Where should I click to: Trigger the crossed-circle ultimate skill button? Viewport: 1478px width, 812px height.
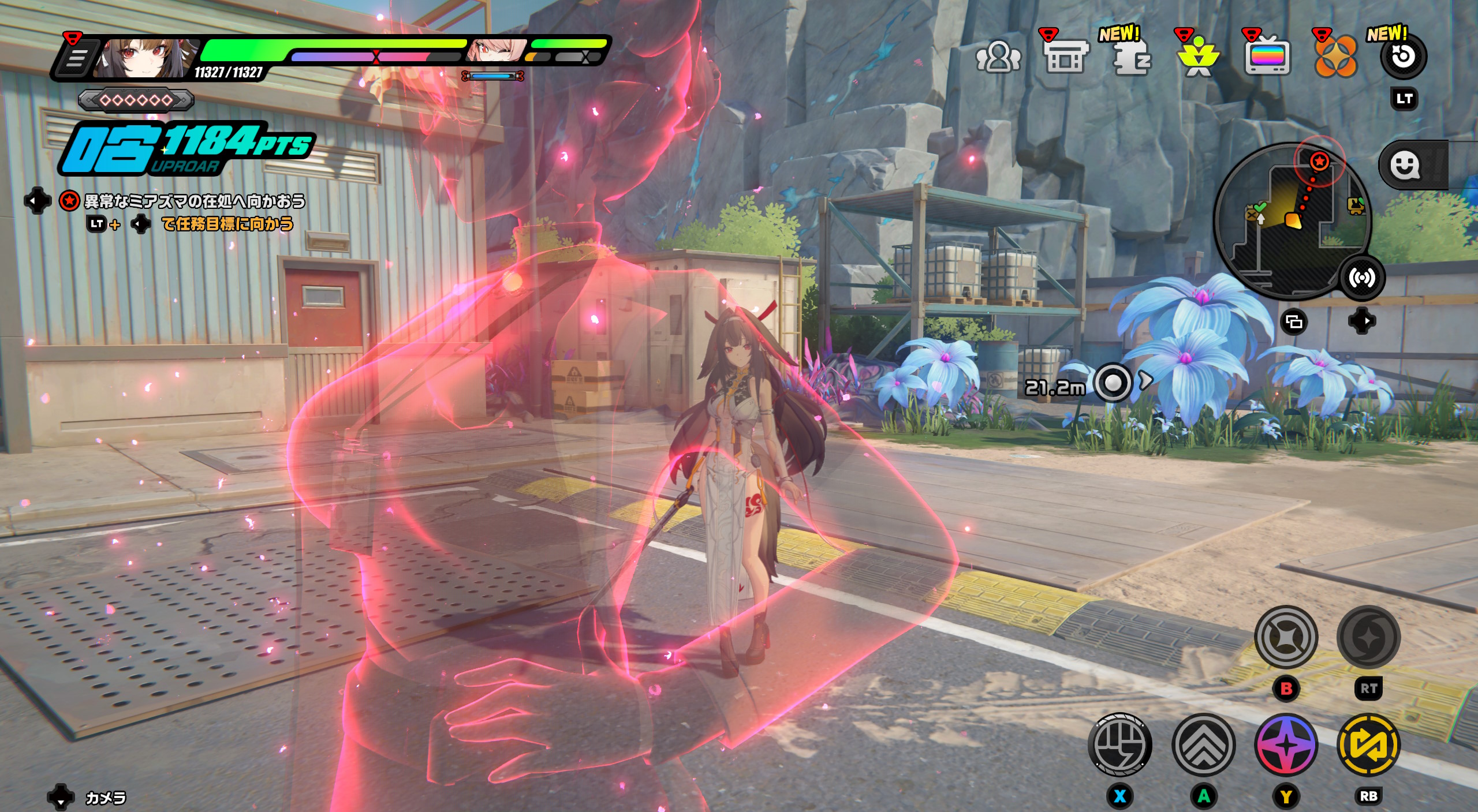point(1286,637)
